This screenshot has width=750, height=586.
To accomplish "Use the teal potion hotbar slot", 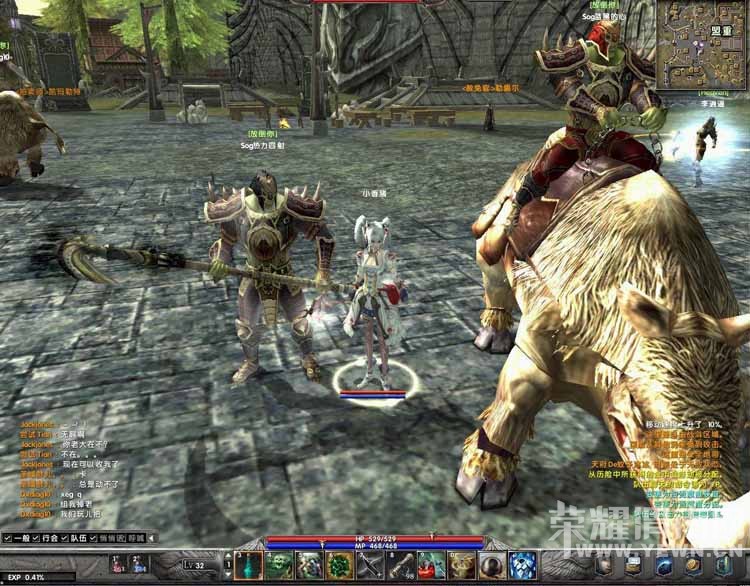I will coord(248,566).
